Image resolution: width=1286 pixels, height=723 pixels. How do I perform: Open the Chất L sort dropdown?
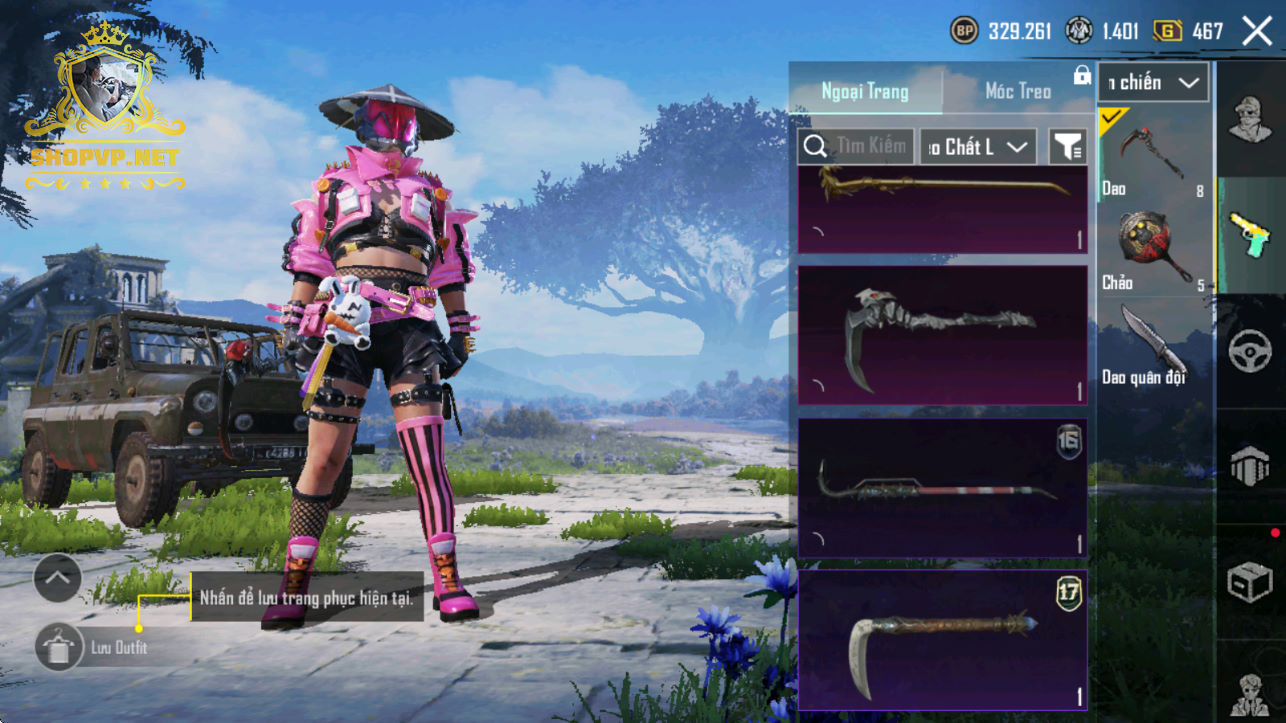coord(978,147)
